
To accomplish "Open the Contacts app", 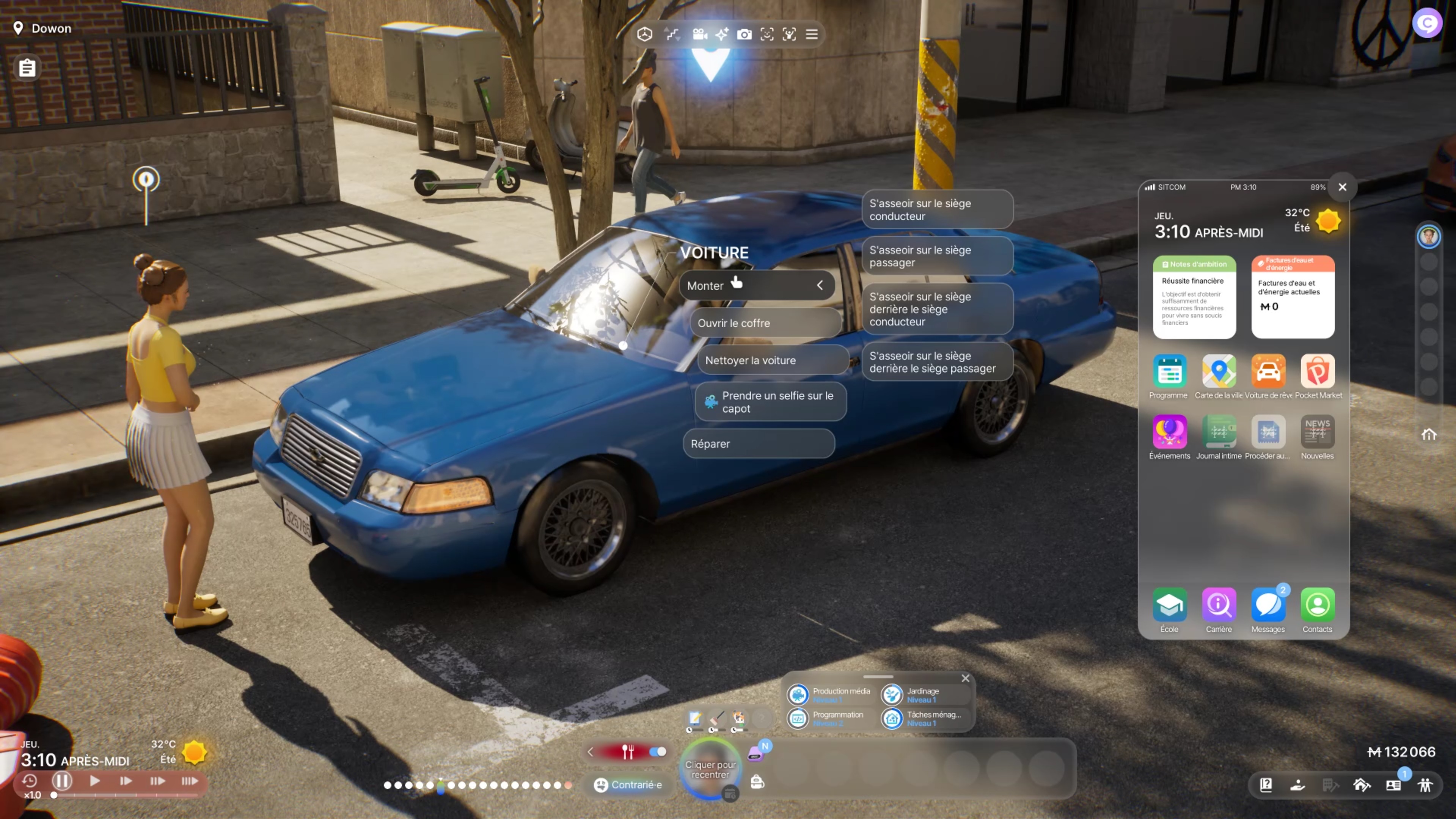I will point(1317,605).
